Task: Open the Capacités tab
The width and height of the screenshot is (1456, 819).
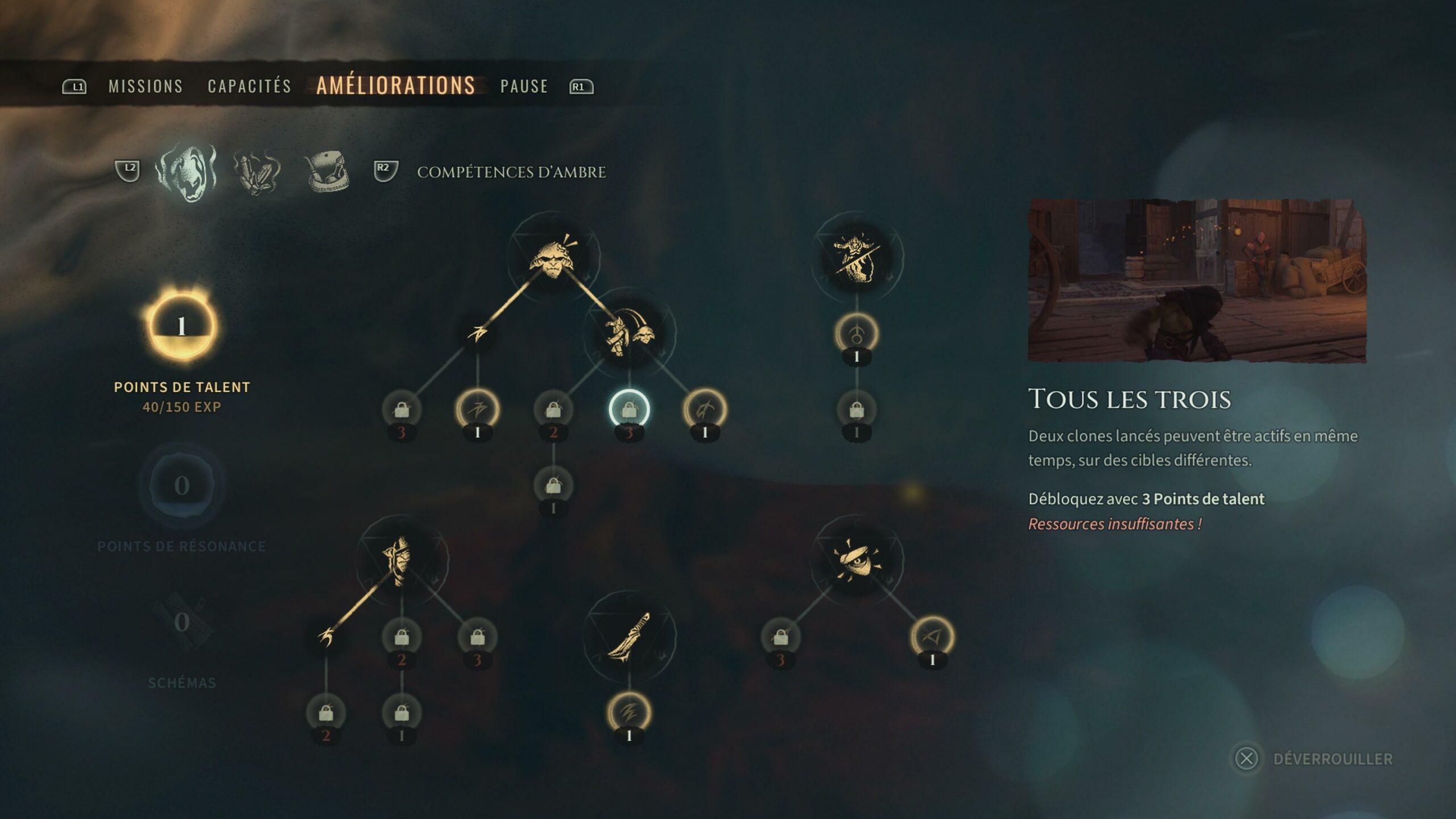Action: point(249,86)
